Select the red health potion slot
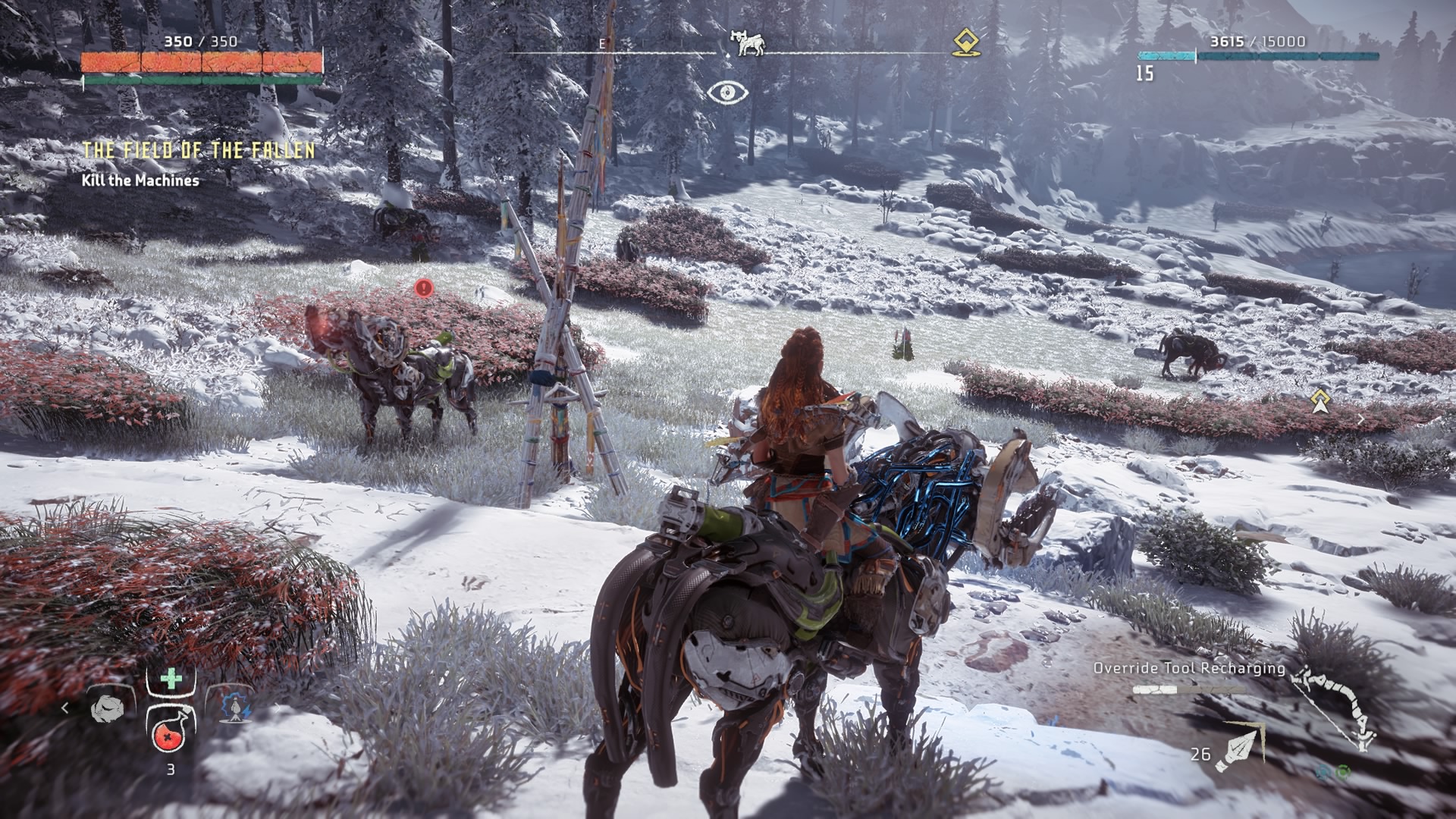The height and width of the screenshot is (819, 1456). point(171,730)
